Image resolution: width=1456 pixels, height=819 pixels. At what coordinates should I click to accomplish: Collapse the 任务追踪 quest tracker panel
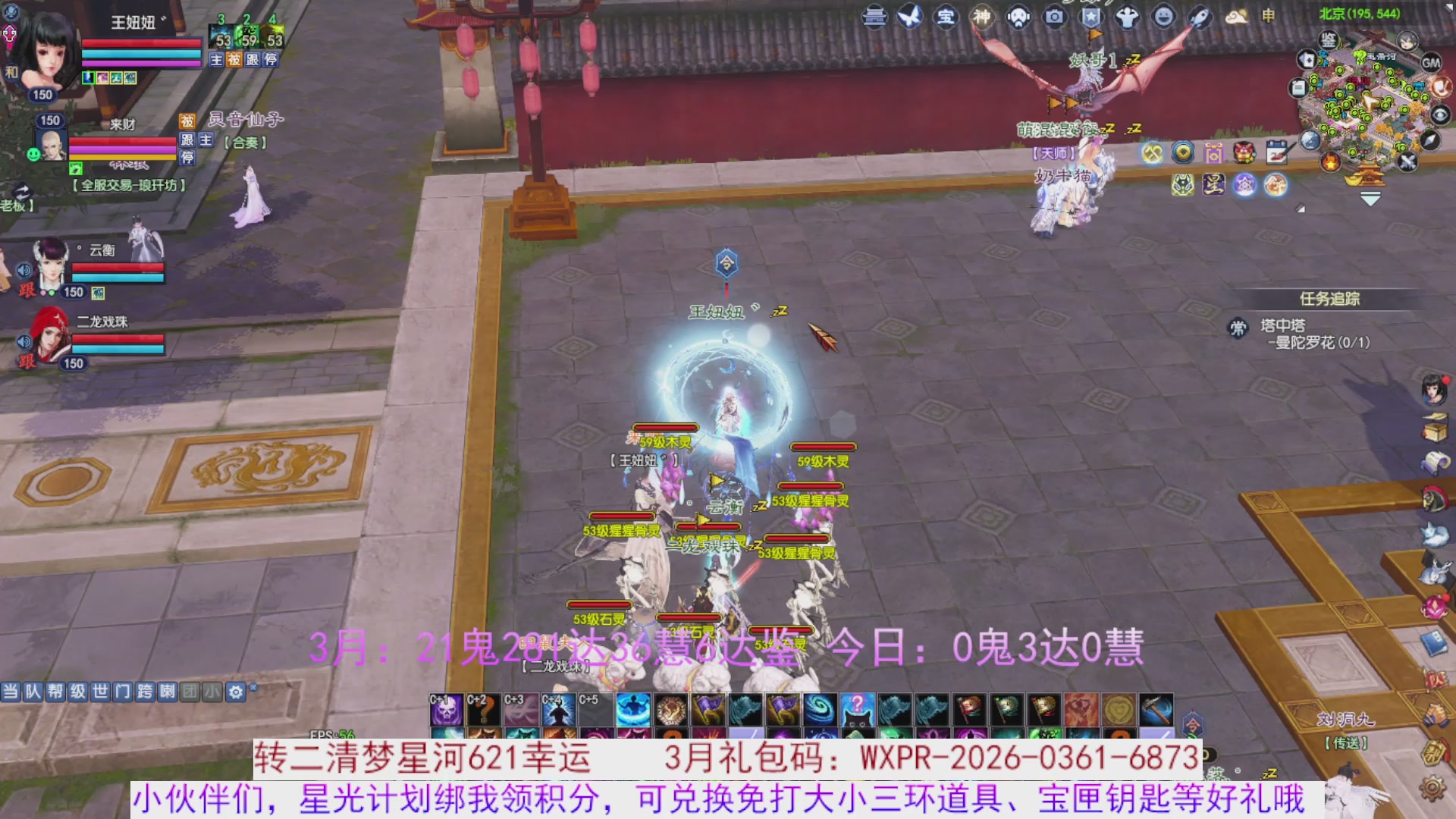pos(1331,299)
